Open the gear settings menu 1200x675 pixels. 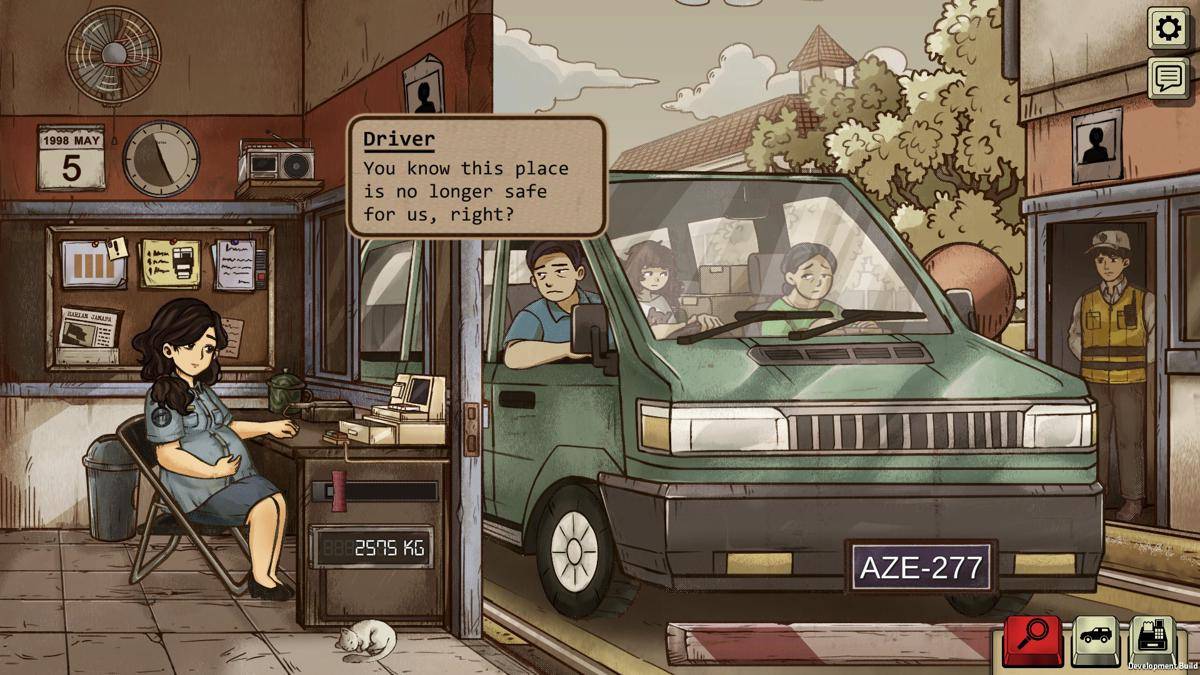click(x=1168, y=29)
